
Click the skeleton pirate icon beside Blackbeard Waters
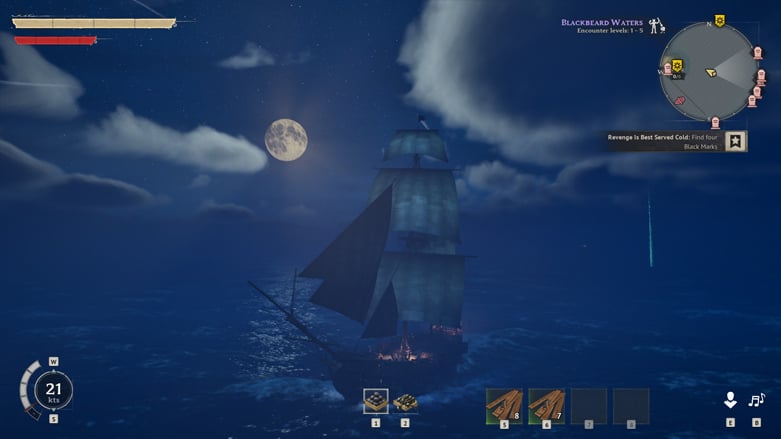656,26
